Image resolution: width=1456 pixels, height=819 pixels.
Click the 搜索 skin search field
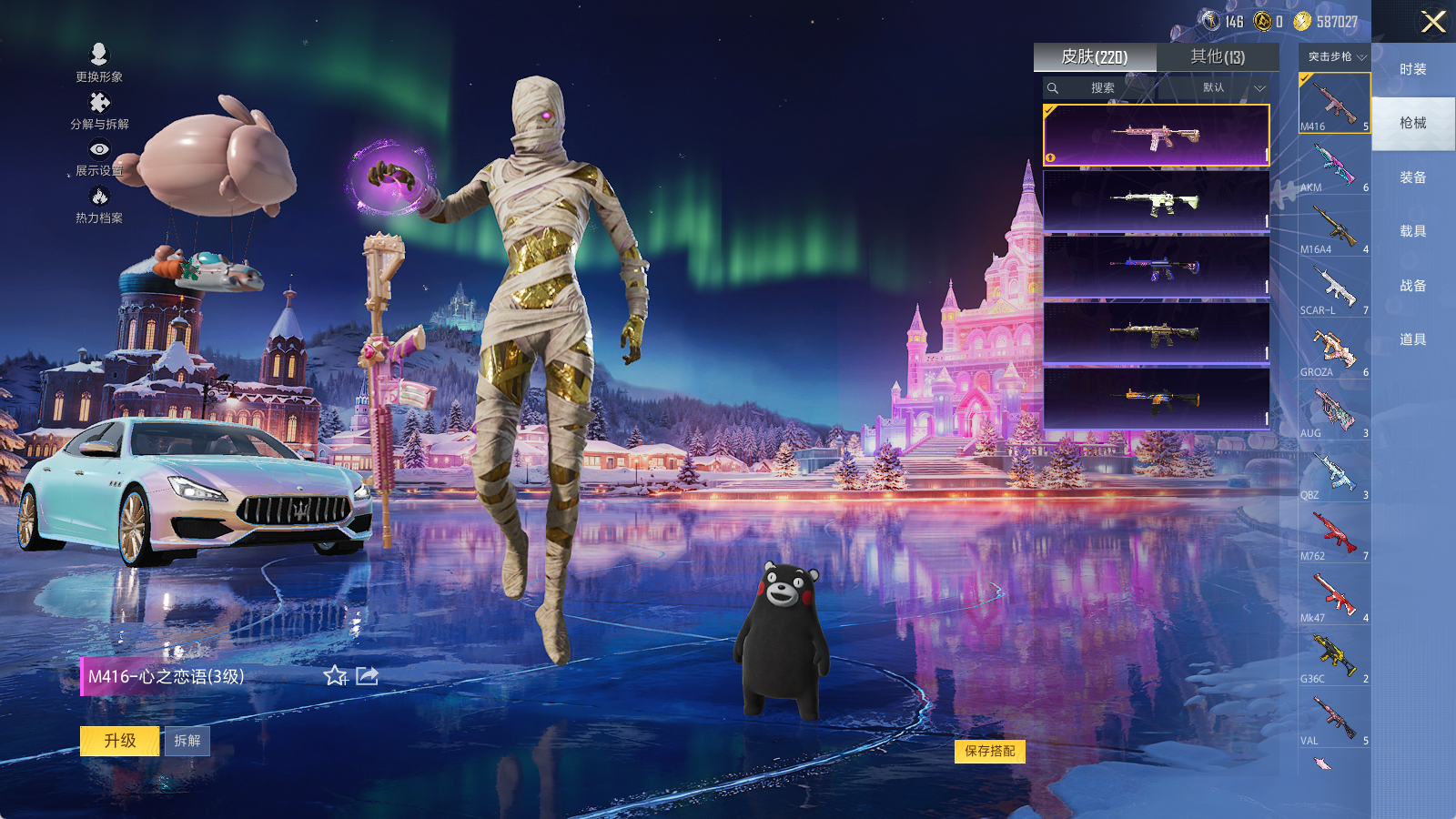[1102, 88]
